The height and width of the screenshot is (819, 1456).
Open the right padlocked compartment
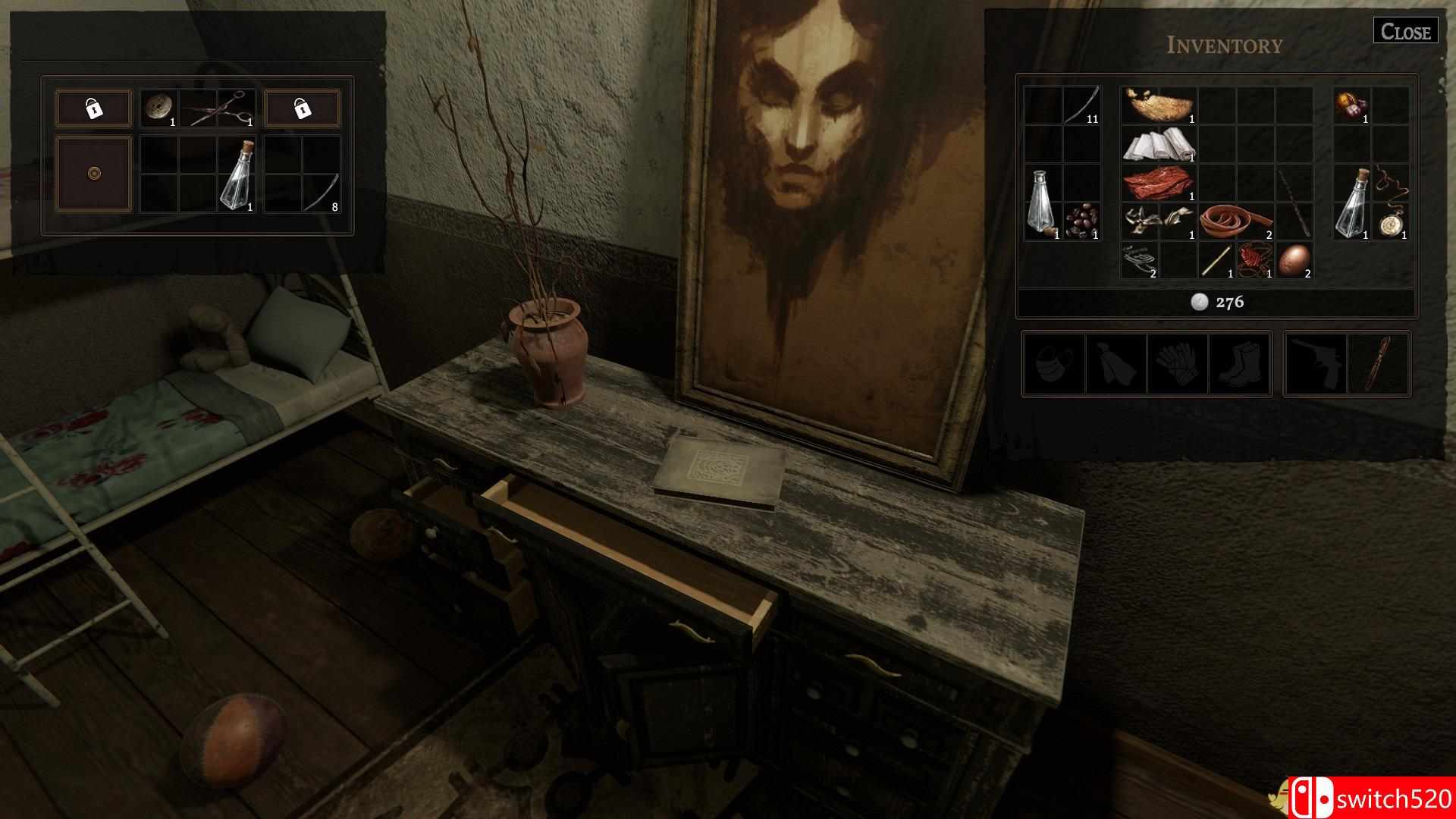click(x=303, y=108)
